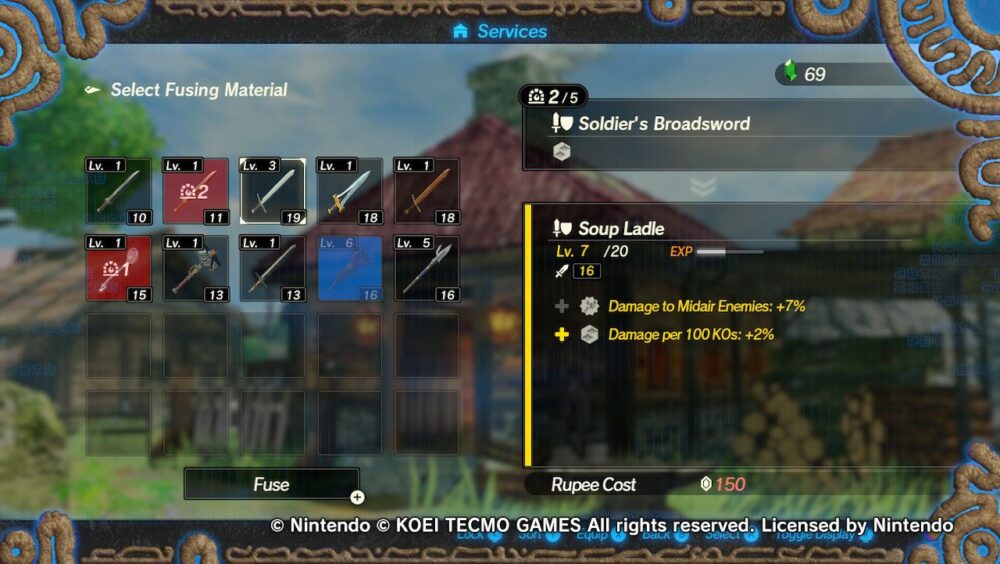Select the red-highlighted weapon marked 2

(196, 191)
